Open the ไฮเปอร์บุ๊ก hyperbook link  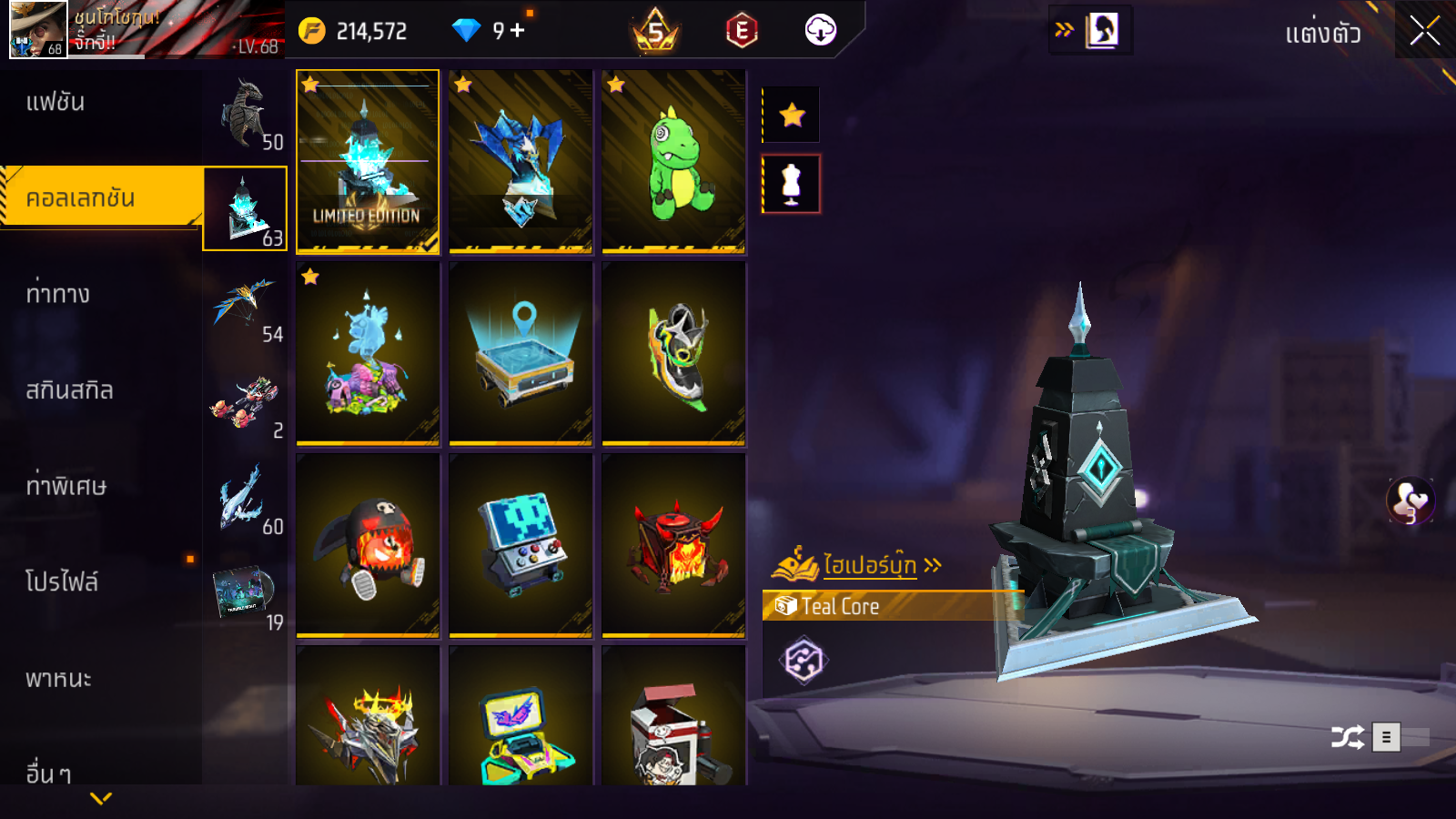click(x=869, y=565)
